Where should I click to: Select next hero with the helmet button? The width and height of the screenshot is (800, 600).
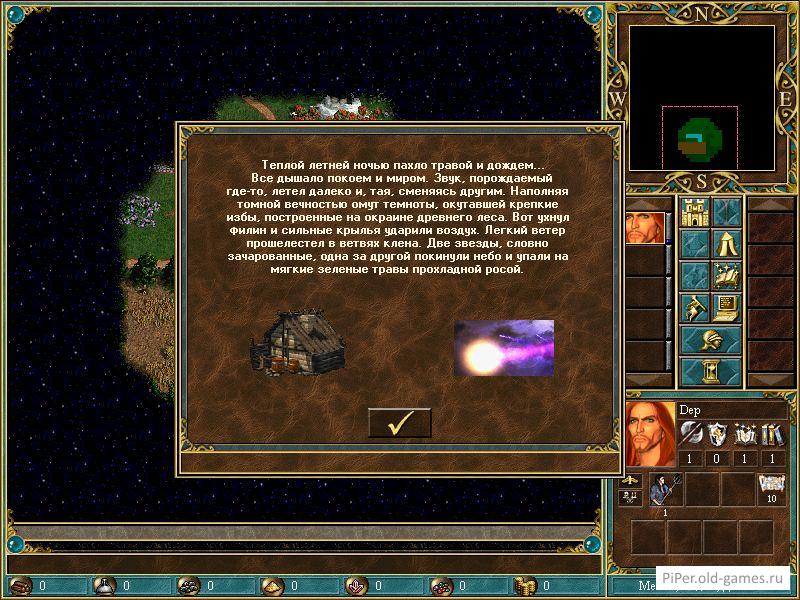click(711, 340)
